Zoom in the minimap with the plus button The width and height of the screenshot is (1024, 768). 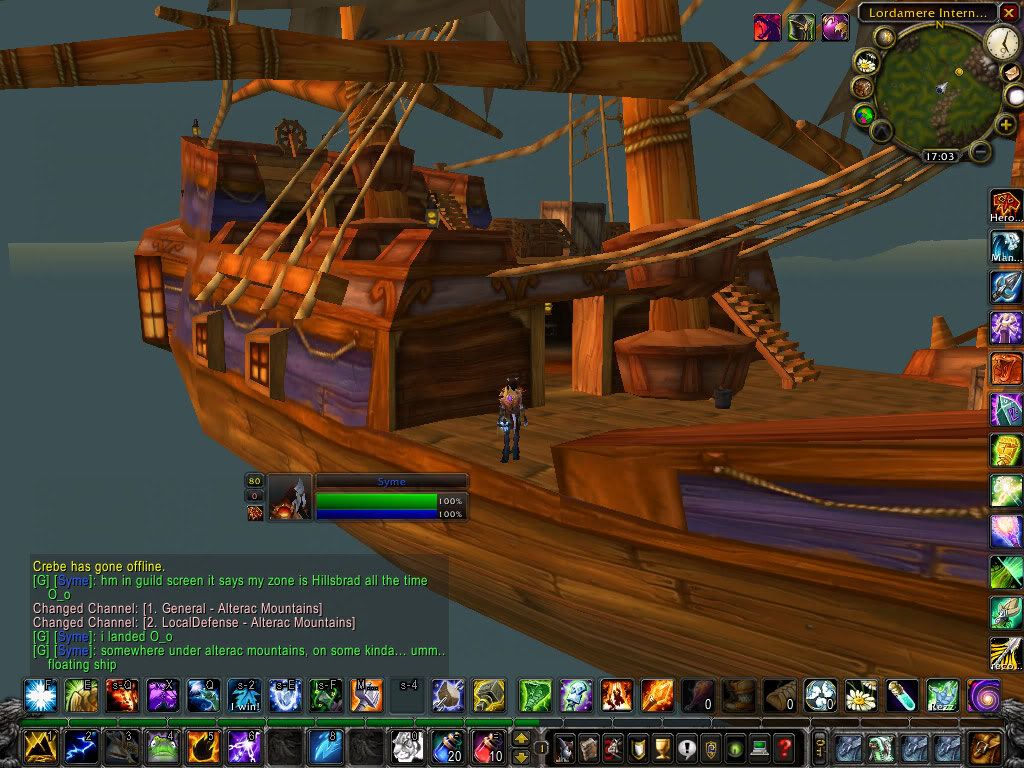click(1006, 124)
